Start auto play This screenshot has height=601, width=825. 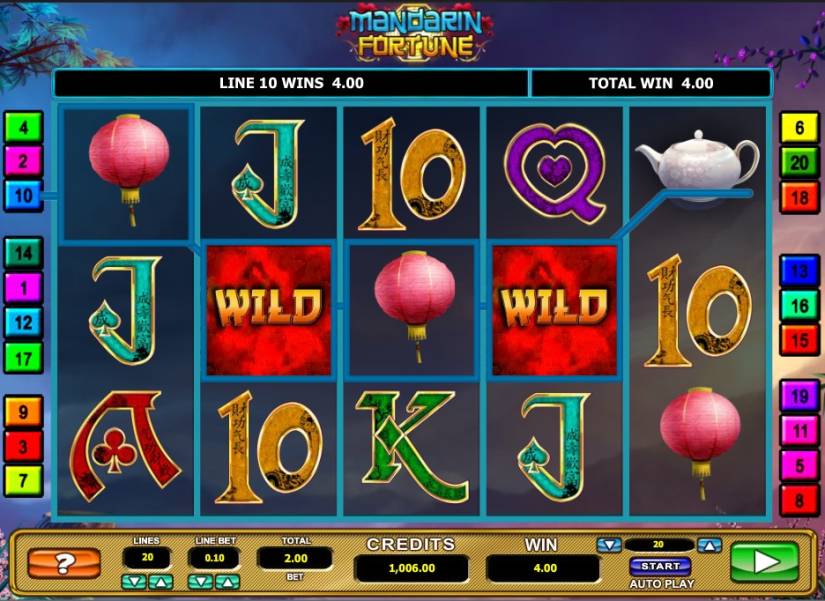(658, 566)
